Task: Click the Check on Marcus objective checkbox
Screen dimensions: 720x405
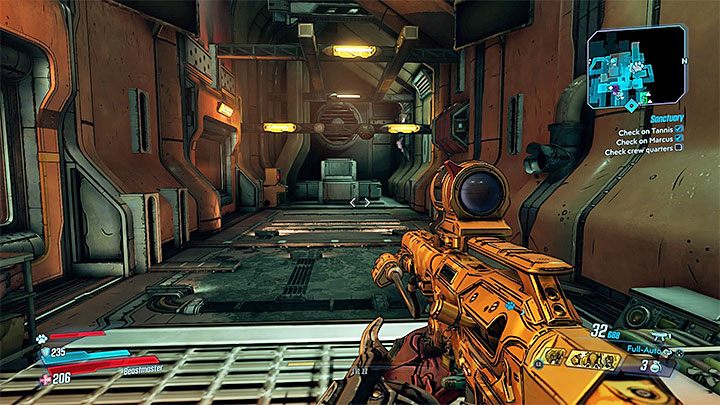Action: point(679,138)
